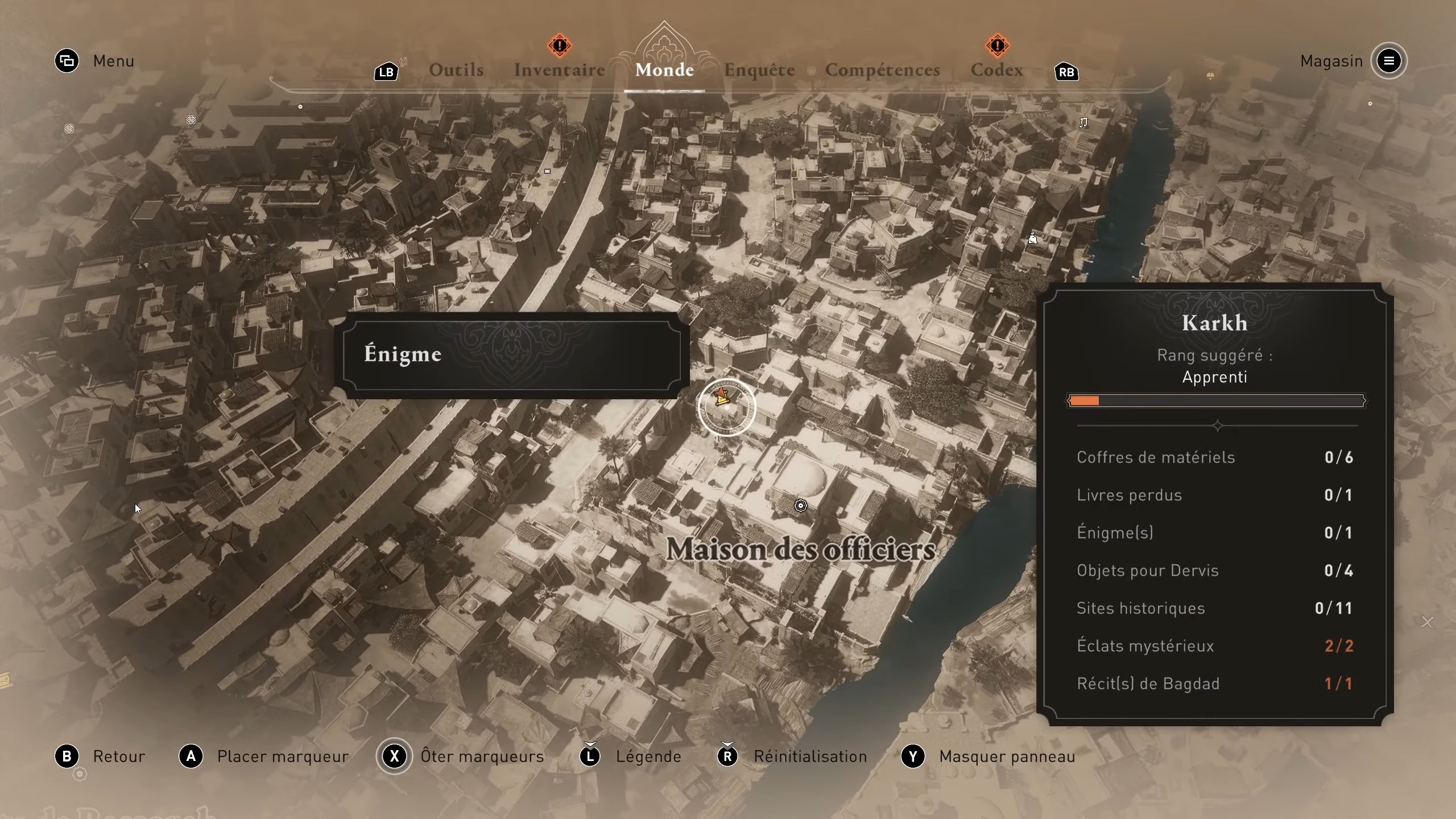The image size is (1456, 819).
Task: Click Réinitialisation to reset the map view
Action: 810,756
